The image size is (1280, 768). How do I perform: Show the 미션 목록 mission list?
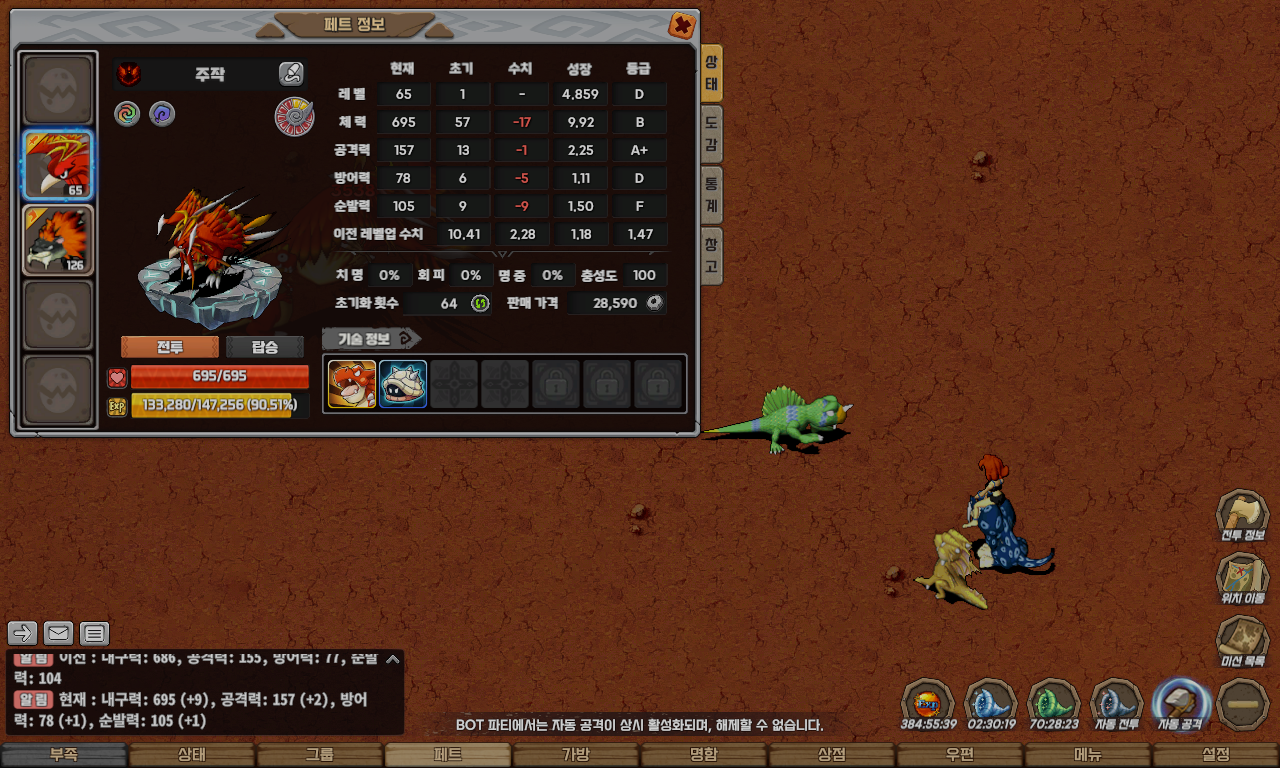[x=1242, y=642]
